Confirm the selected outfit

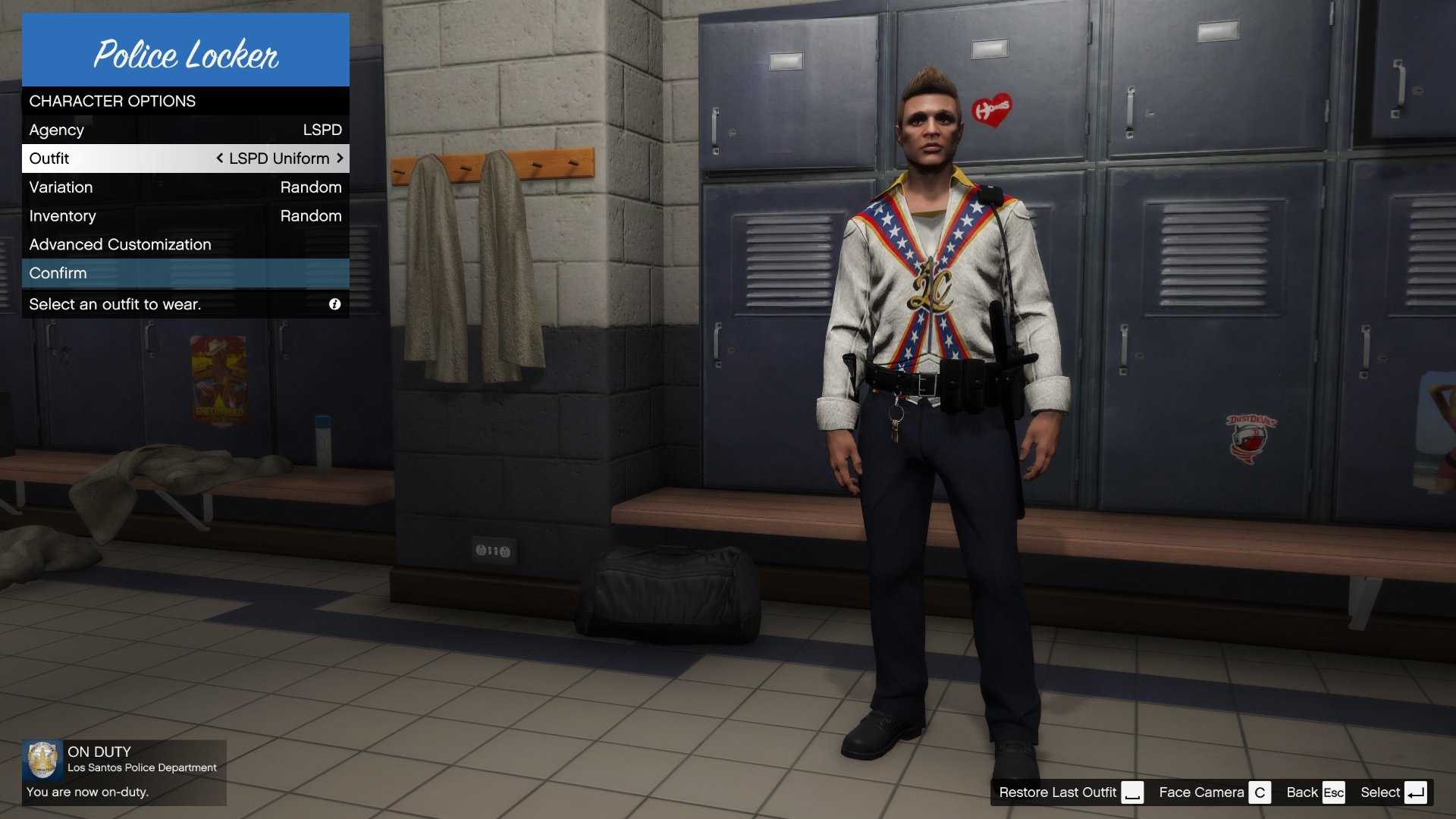(x=185, y=274)
